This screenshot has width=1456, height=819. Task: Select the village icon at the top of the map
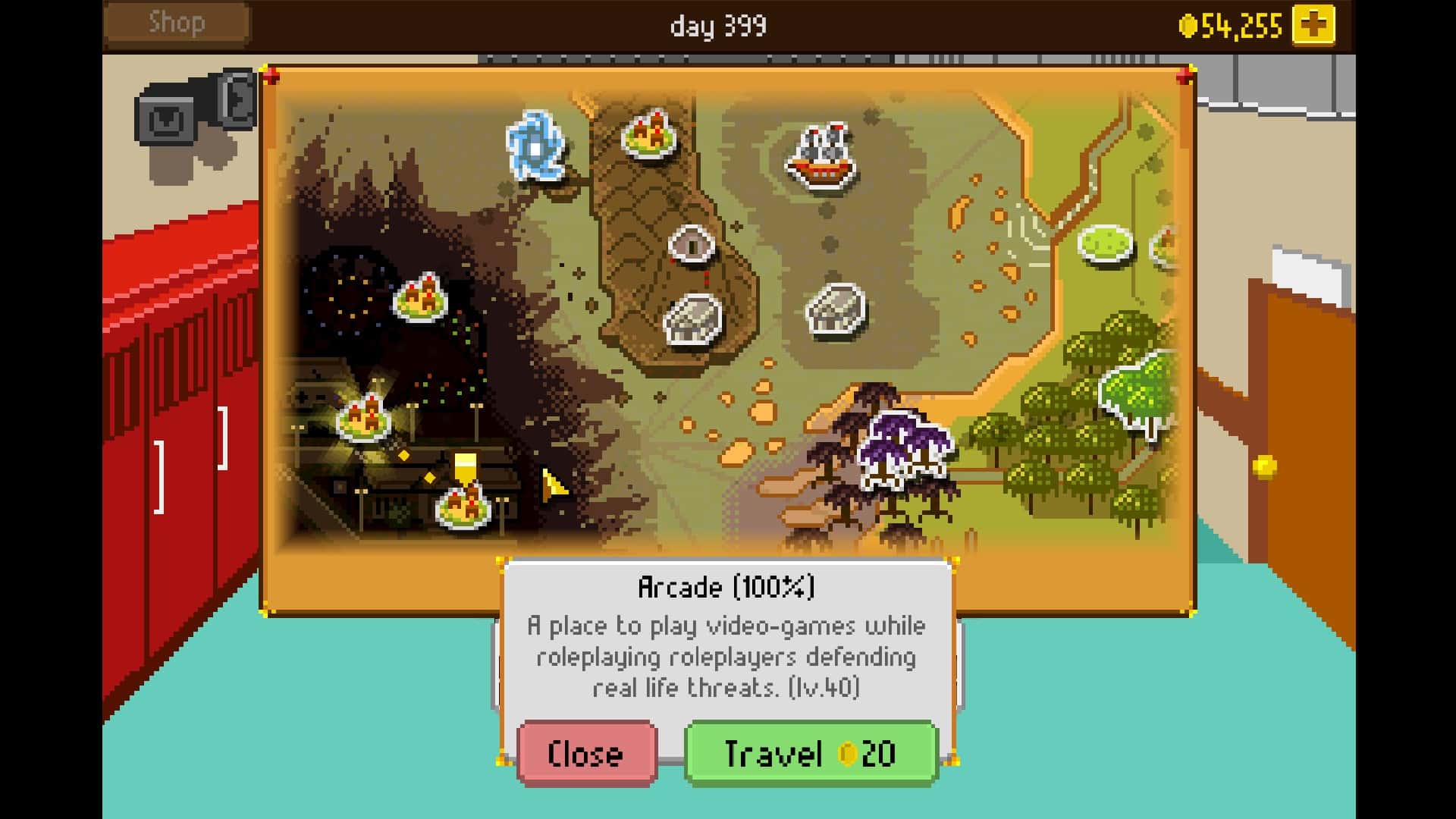tap(648, 133)
